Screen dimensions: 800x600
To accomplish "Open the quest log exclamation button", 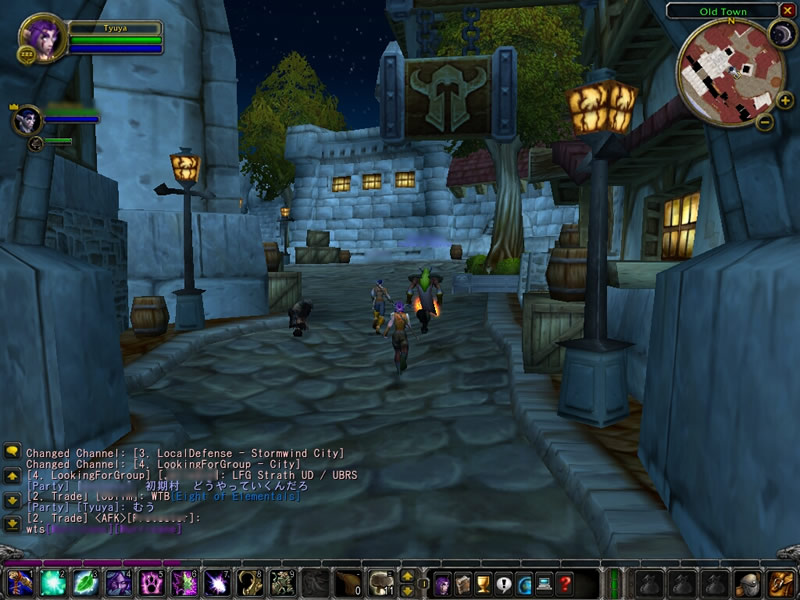I will point(503,583).
